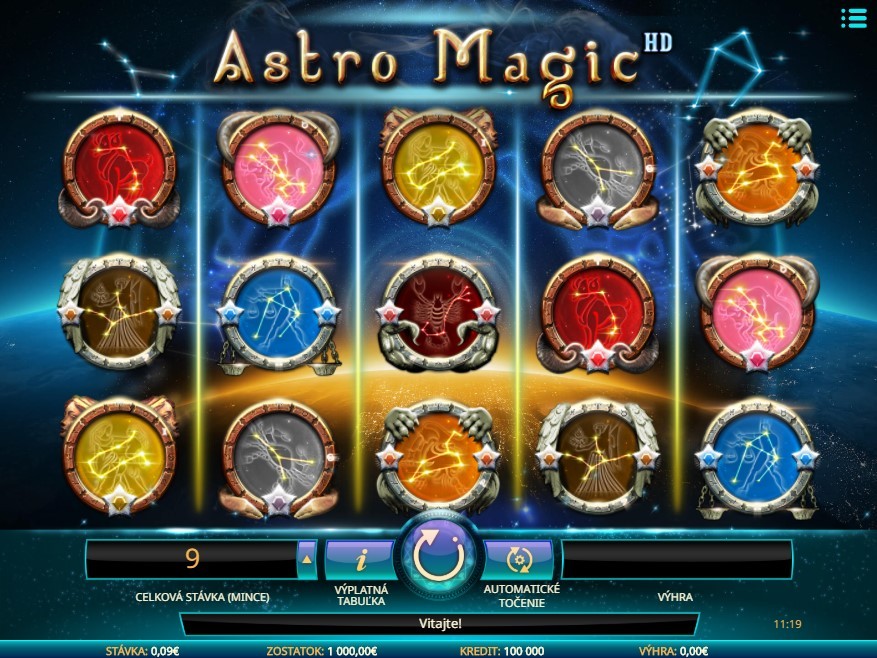Viewport: 877px width, 658px height.
Task: Spin the reels with the circular arrow button
Action: pyautogui.click(x=439, y=559)
